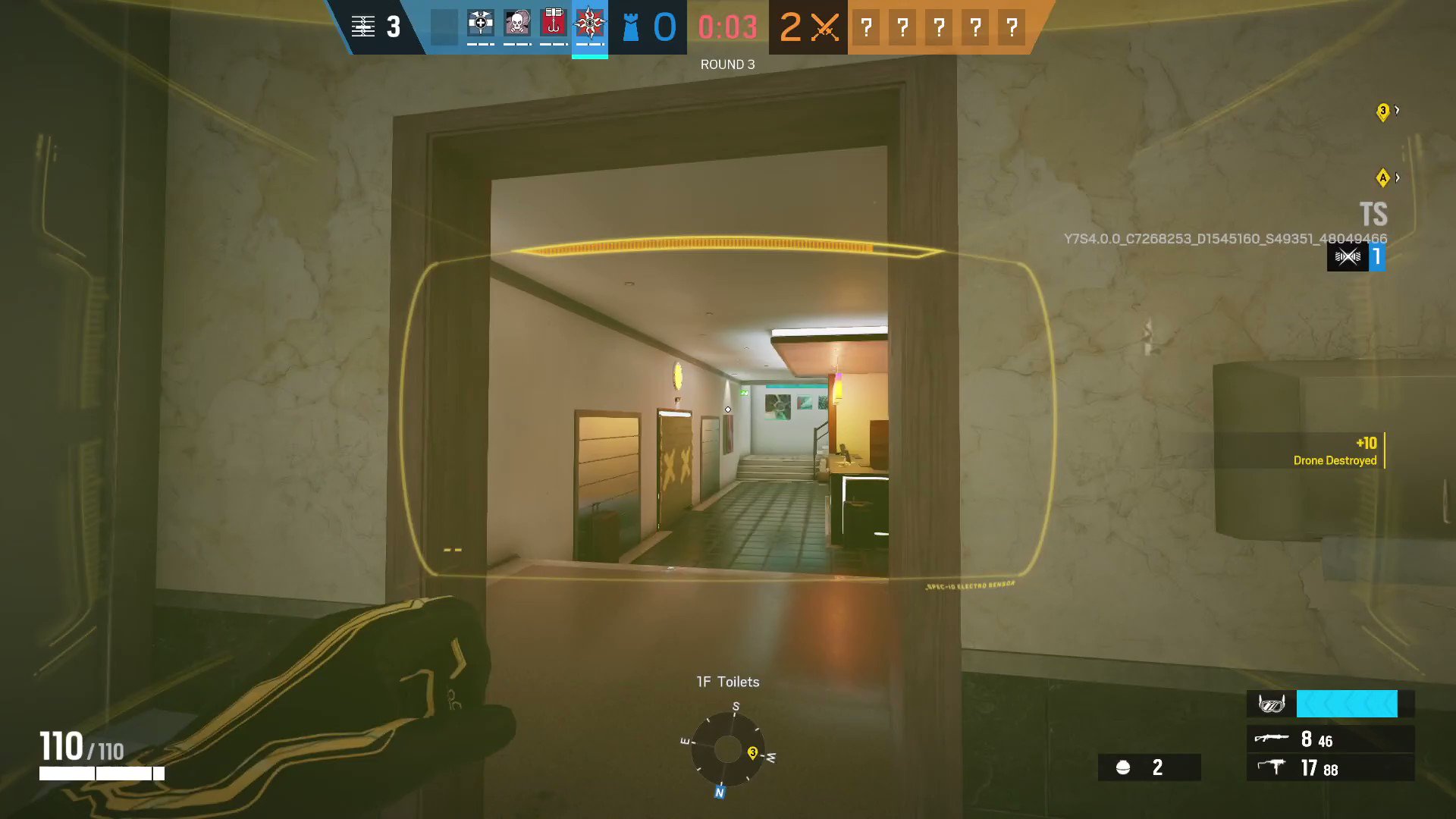Click the yellow A objective marker
1456x819 pixels.
[x=1383, y=177]
